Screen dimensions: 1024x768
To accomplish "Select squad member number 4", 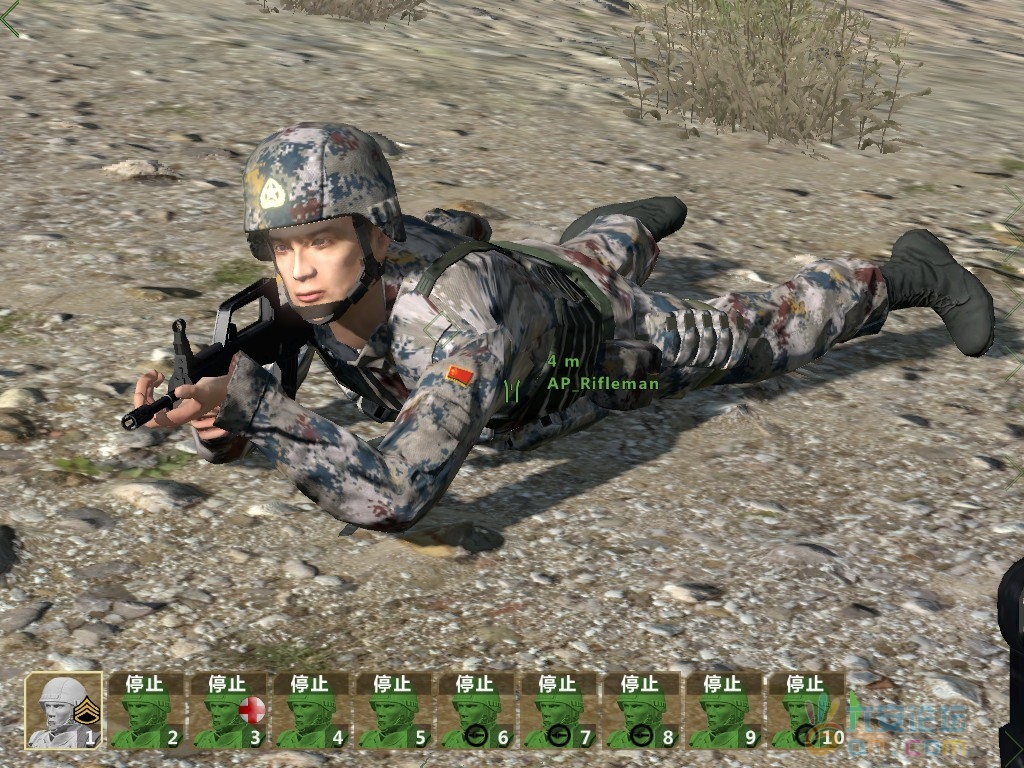I will click(311, 711).
